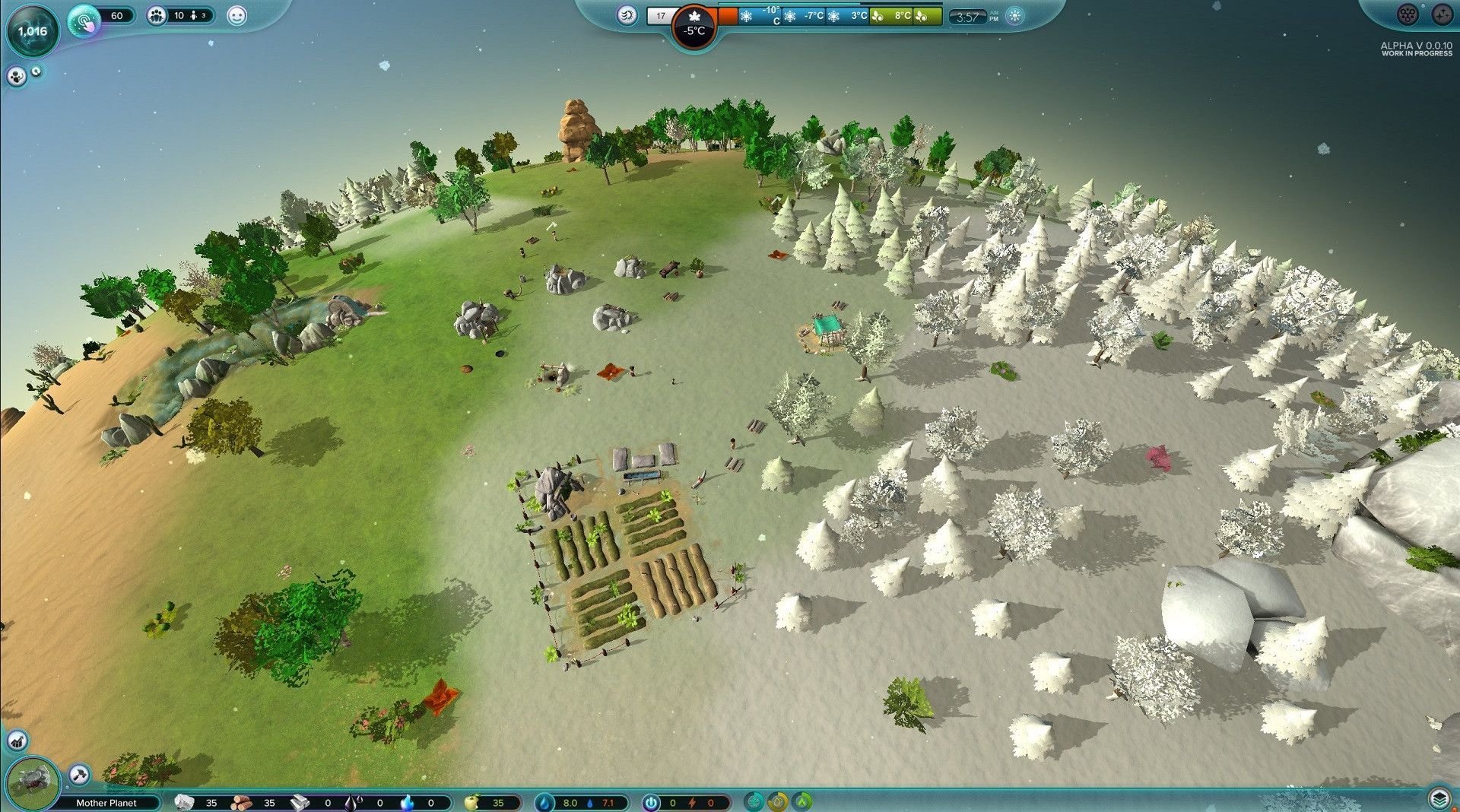Image resolution: width=1460 pixels, height=812 pixels.
Task: Select the teal globe round button
Action: click(753, 801)
